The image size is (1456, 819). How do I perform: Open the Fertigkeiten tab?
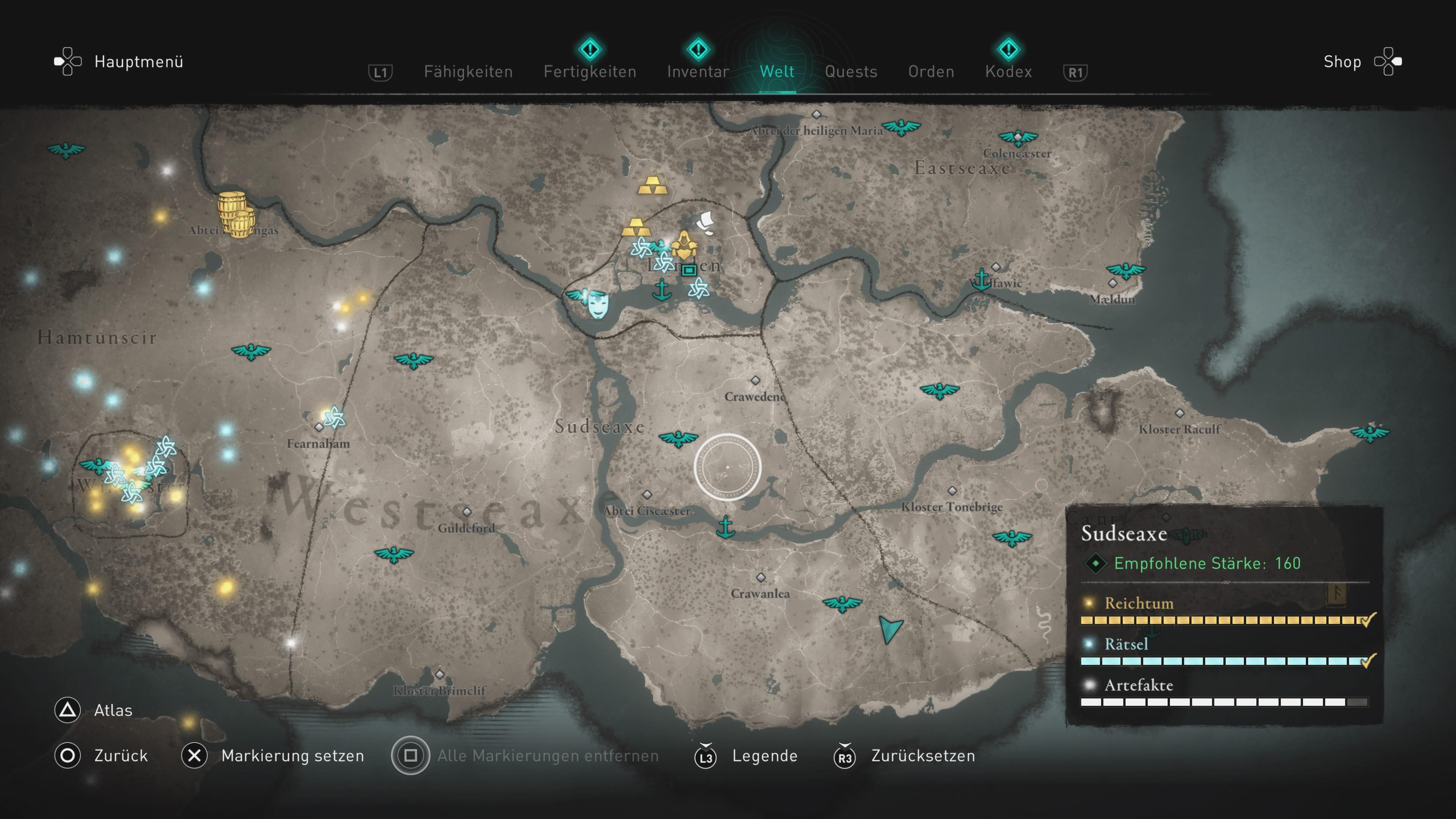590,72
